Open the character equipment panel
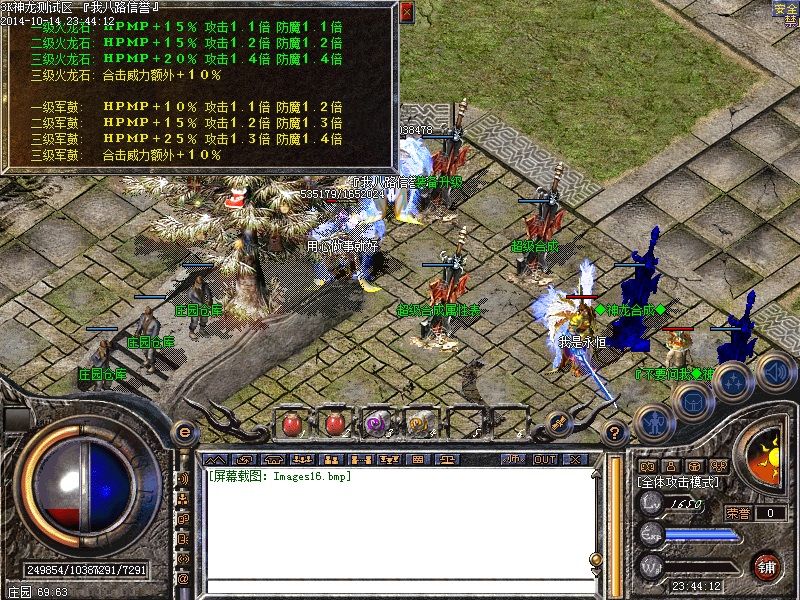Viewport: 800px width, 600px height. [x=653, y=423]
